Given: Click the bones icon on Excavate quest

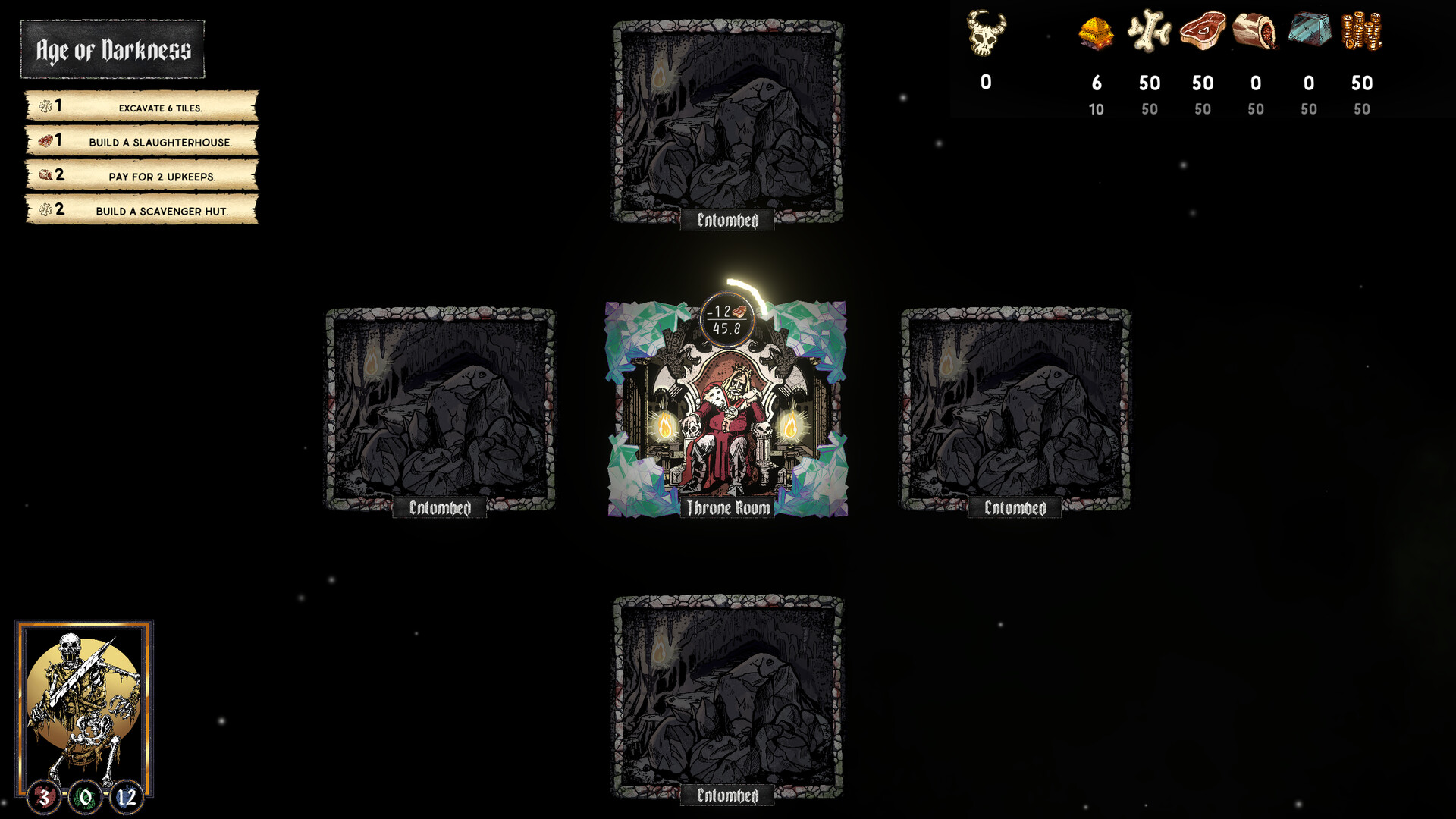Looking at the screenshot, I should coord(44,107).
